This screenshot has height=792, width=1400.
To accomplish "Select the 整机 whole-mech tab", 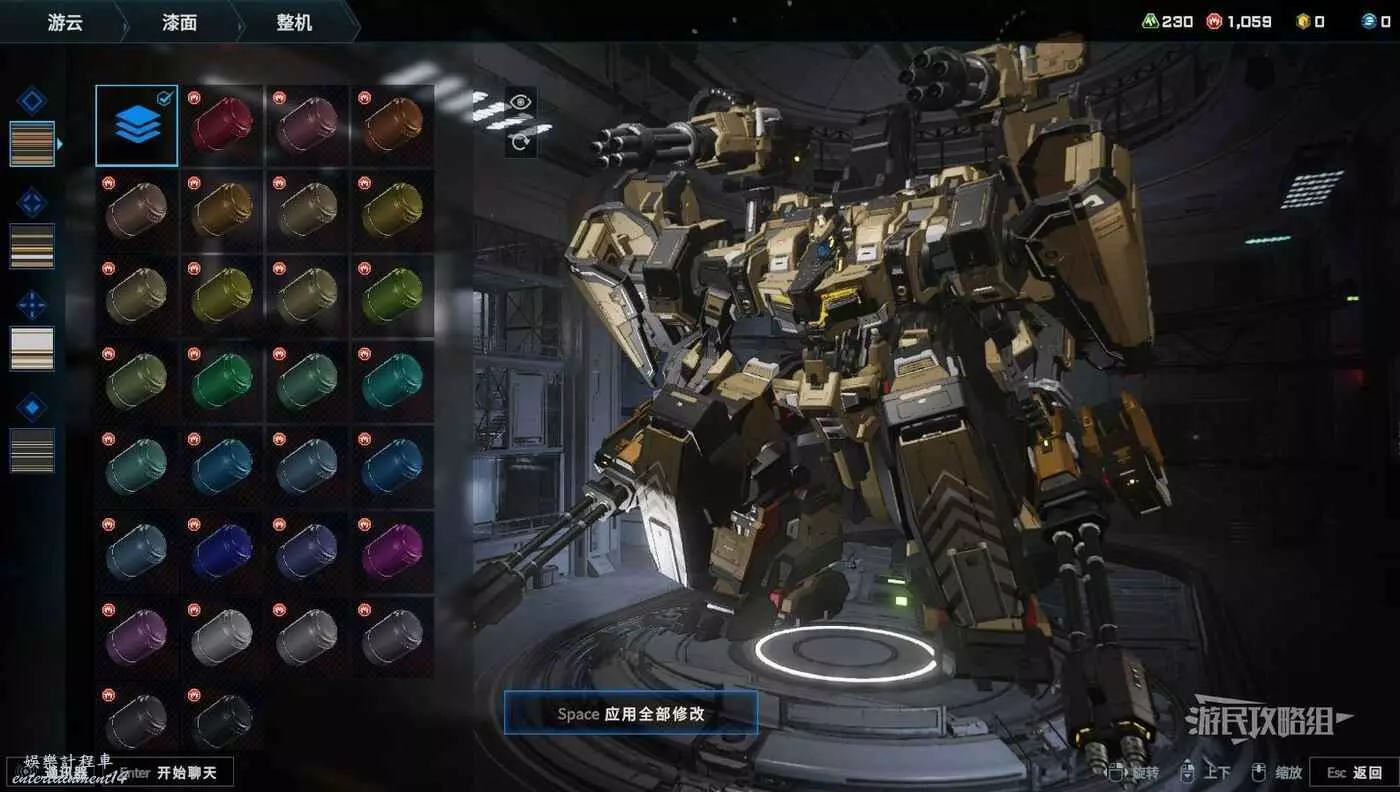I will point(294,22).
